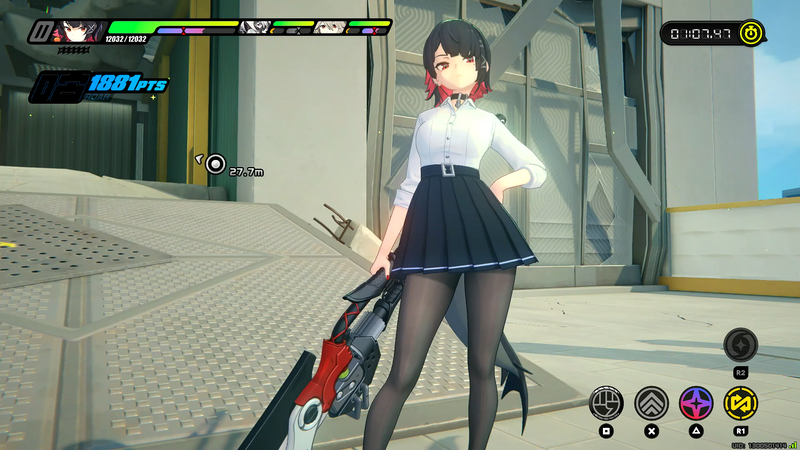Switch to the white-haired third squad member

(330, 28)
